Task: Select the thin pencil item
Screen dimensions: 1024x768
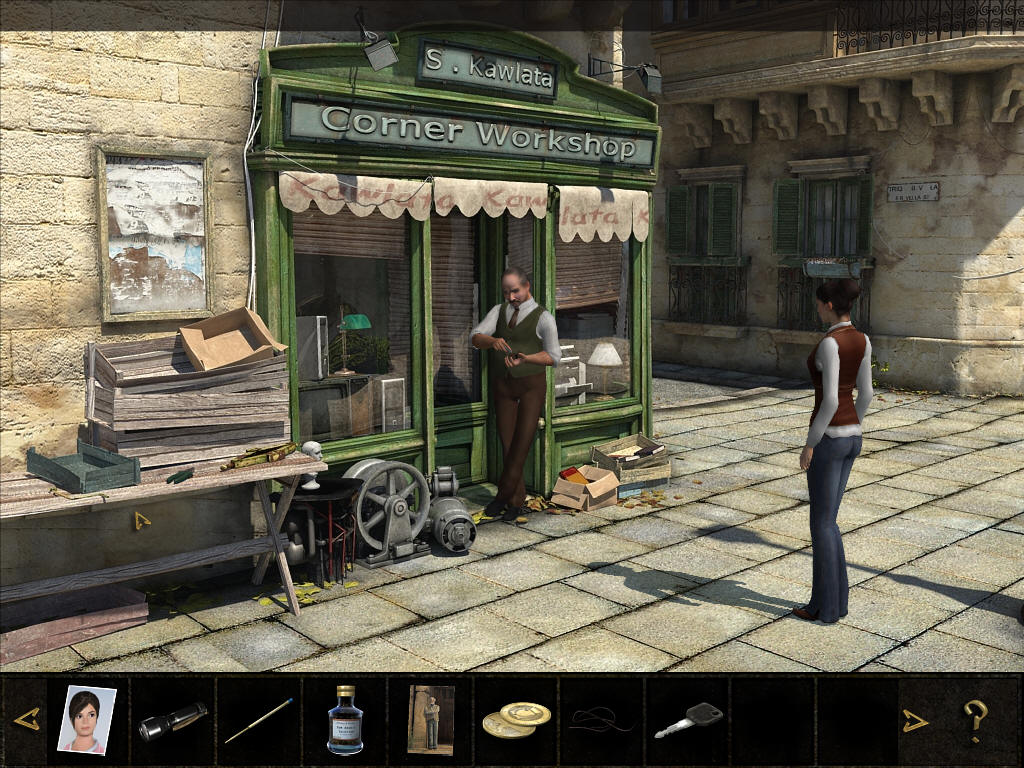Action: (x=258, y=720)
